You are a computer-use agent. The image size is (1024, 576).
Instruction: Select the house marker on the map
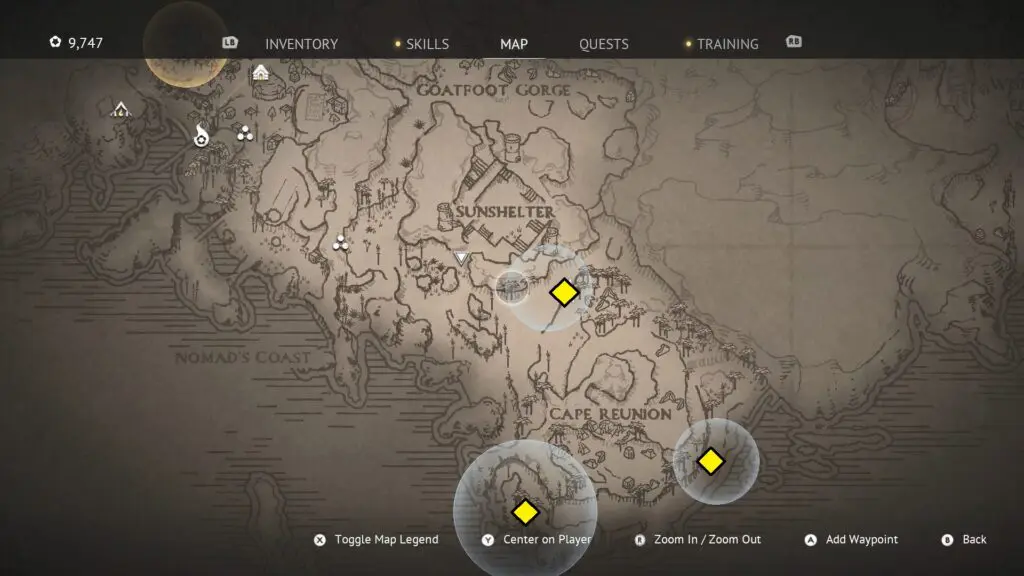pos(261,72)
